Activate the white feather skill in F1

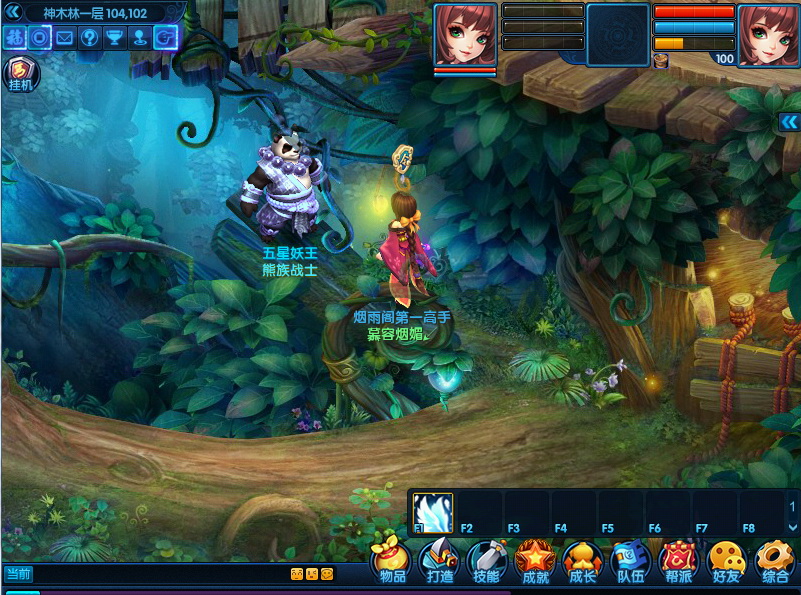click(433, 510)
